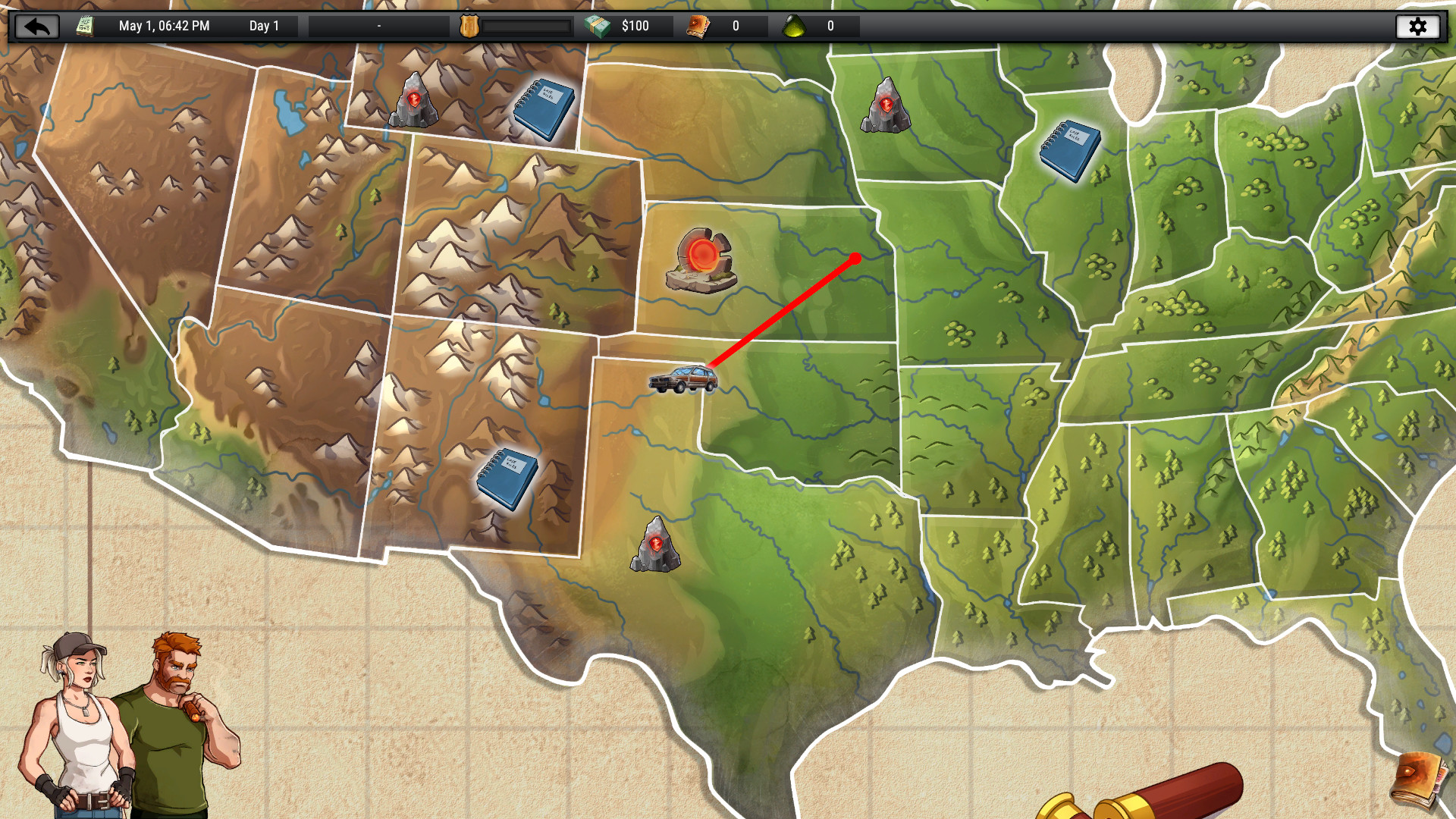Viewport: 1456px width, 819px height.
Task: Click the notebook quest marker in Iowa
Action: tap(1072, 149)
